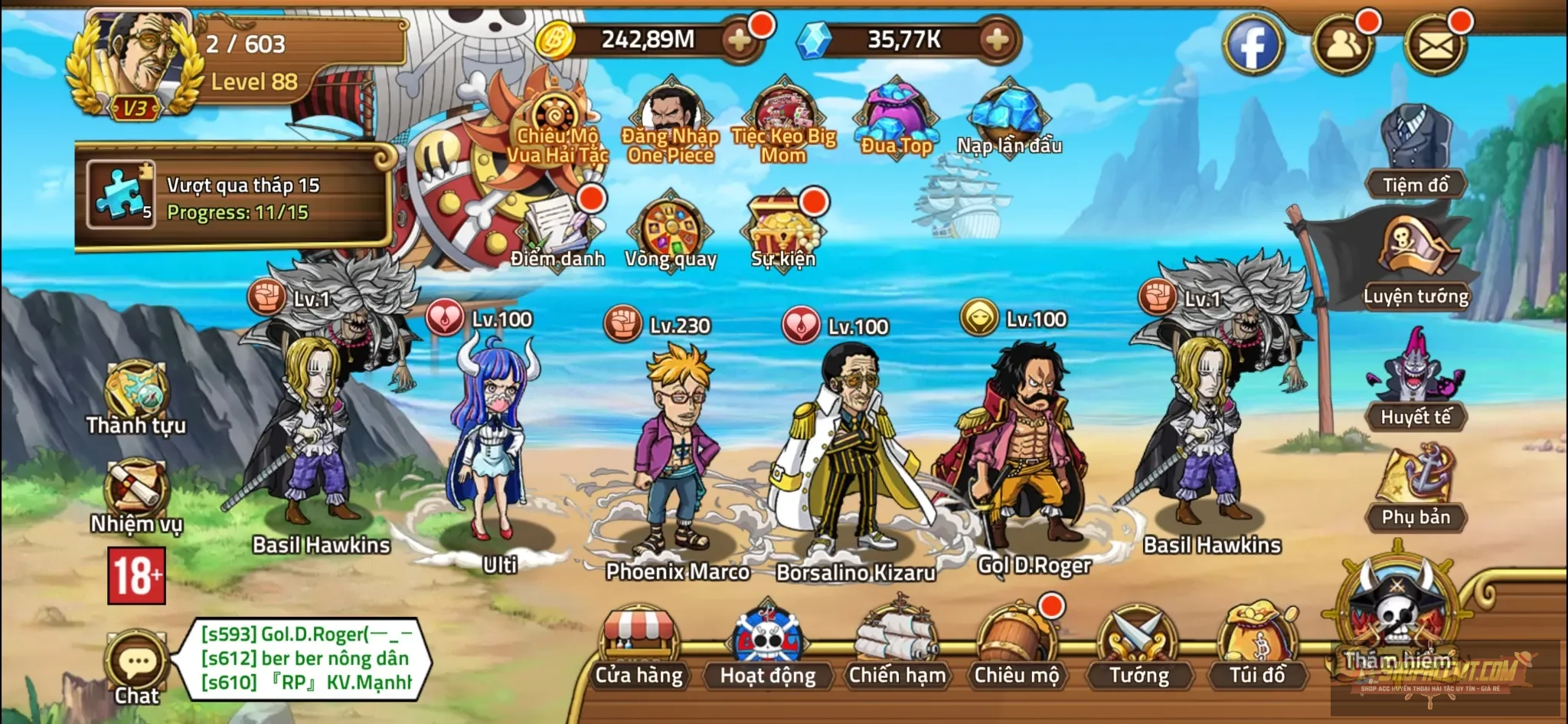This screenshot has width=1568, height=724.
Task: Click the Facebook button
Action: pyautogui.click(x=1253, y=44)
